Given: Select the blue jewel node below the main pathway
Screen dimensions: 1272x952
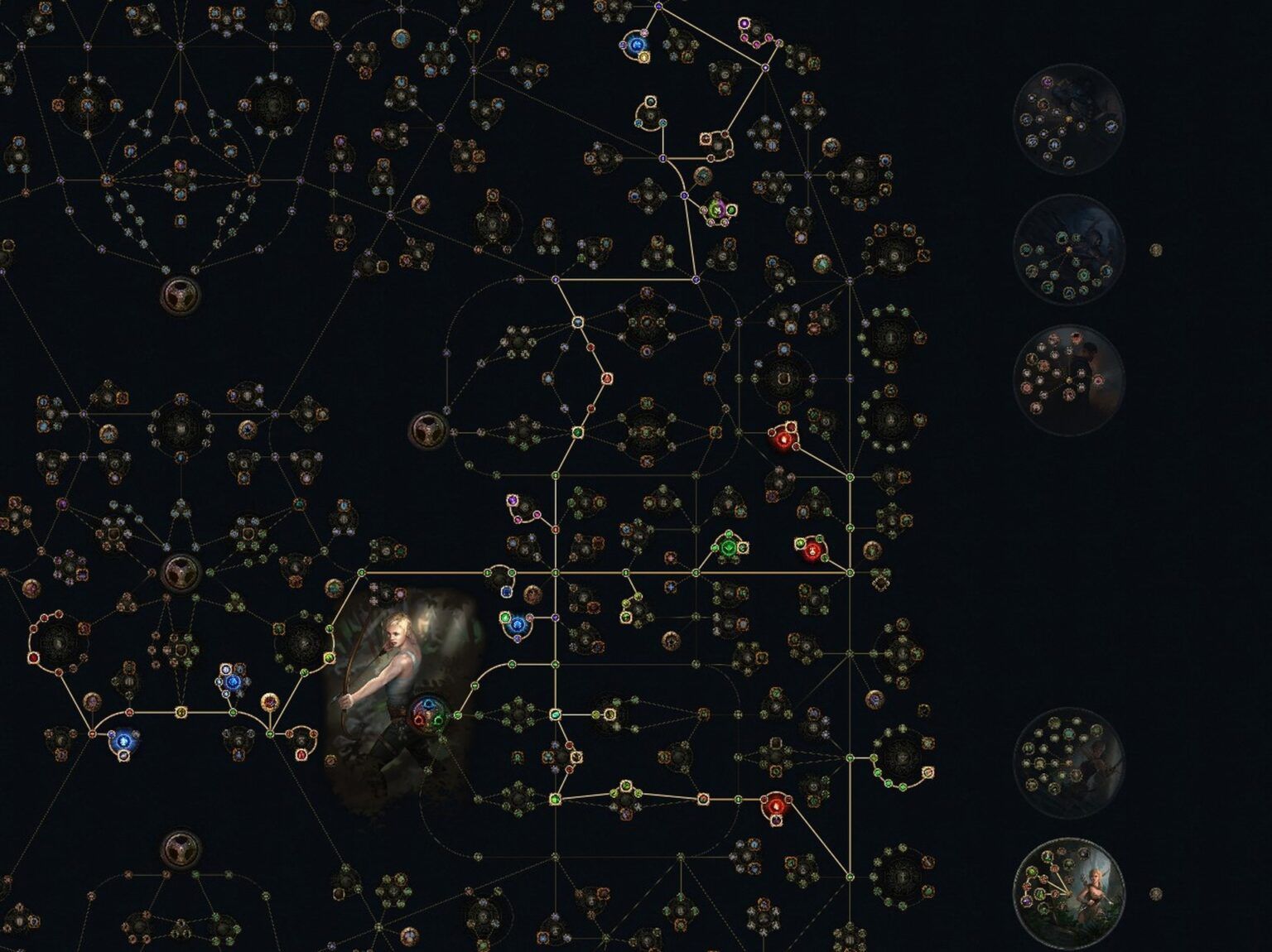Looking at the screenshot, I should click(517, 625).
